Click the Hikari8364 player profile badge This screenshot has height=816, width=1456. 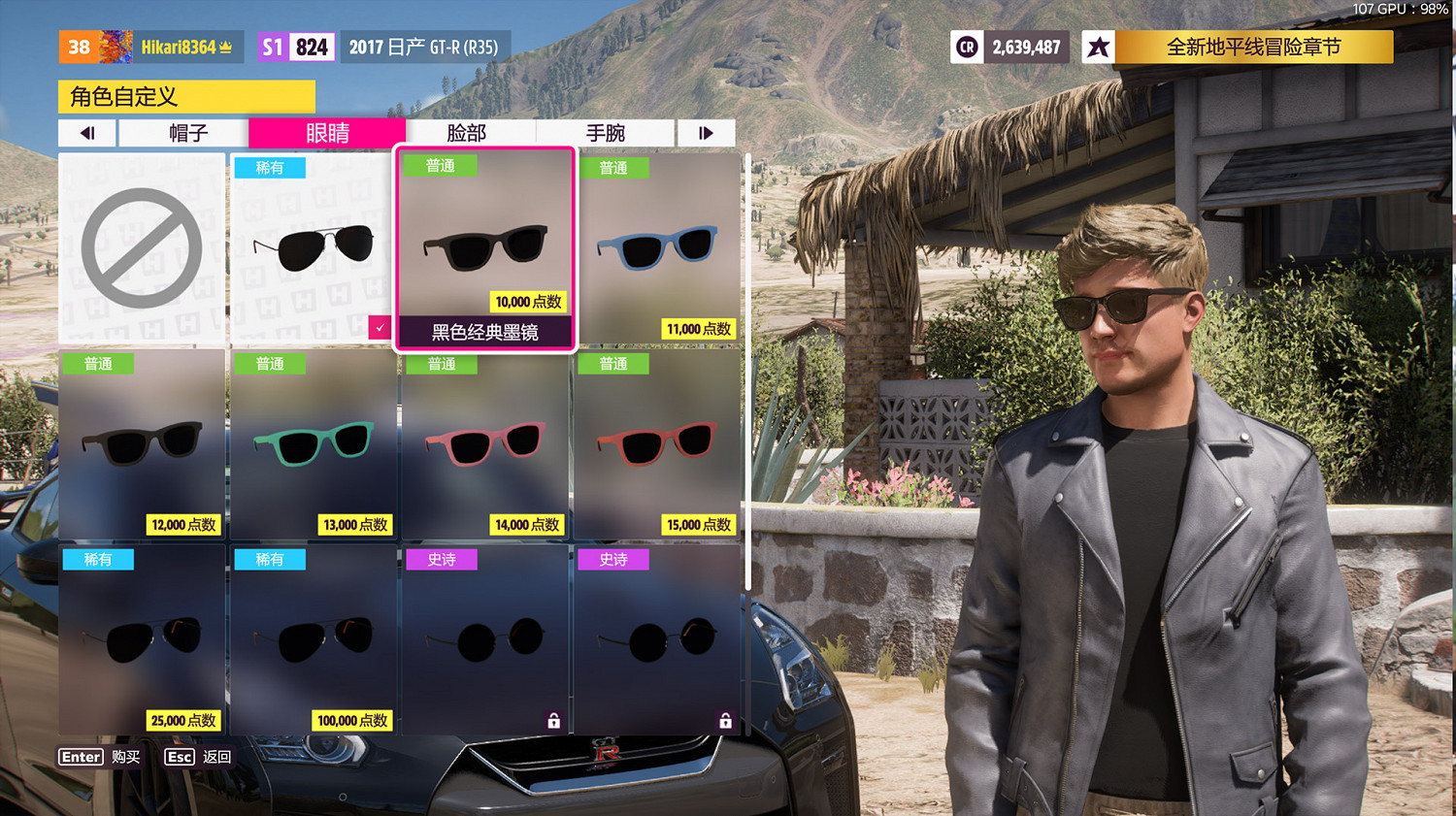150,47
